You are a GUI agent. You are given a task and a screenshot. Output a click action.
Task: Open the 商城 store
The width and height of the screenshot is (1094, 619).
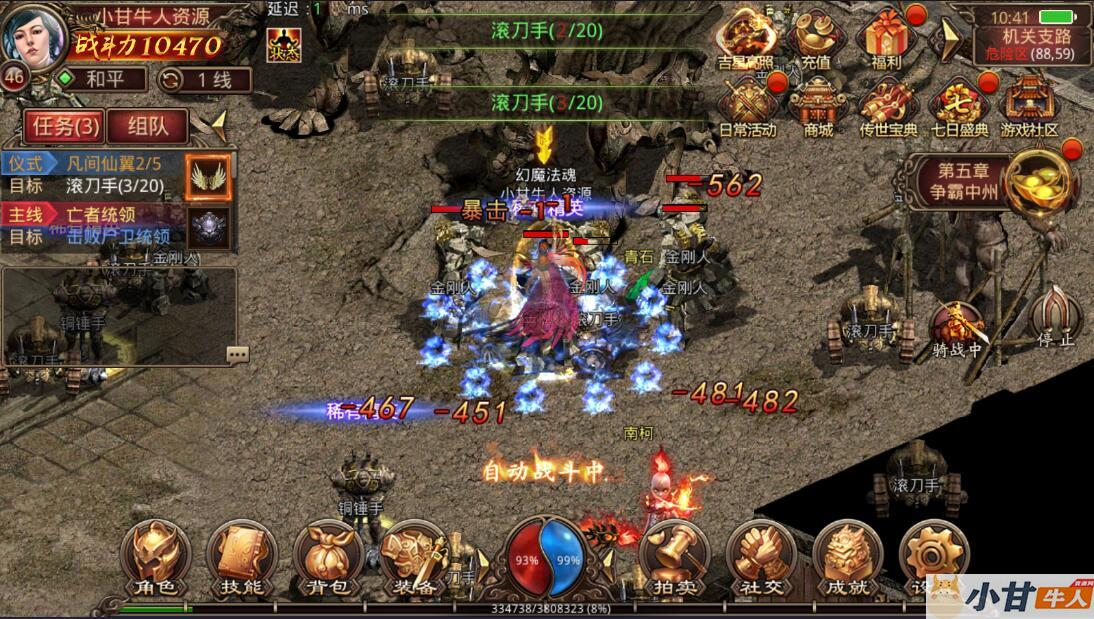pyautogui.click(x=818, y=108)
